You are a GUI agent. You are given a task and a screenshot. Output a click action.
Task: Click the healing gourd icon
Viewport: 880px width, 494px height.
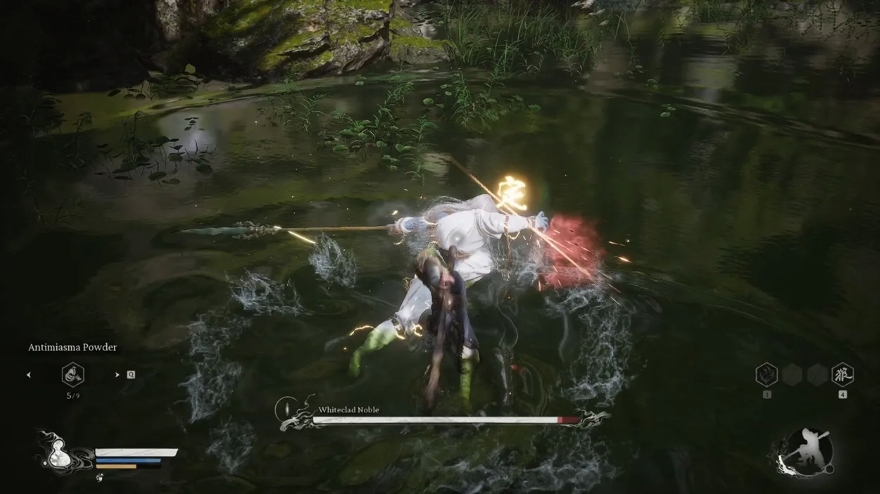56,452
